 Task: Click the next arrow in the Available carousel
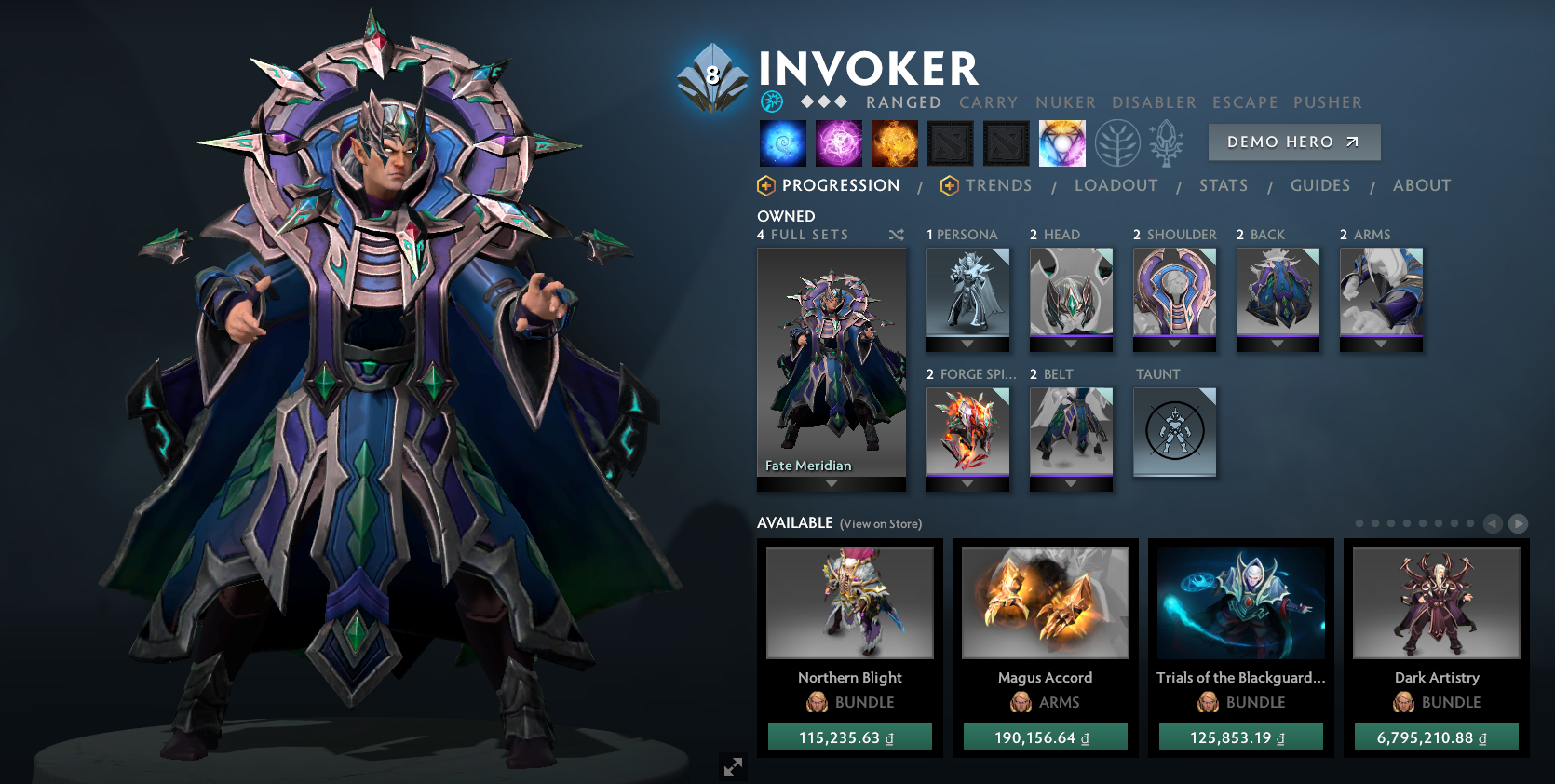point(1518,523)
